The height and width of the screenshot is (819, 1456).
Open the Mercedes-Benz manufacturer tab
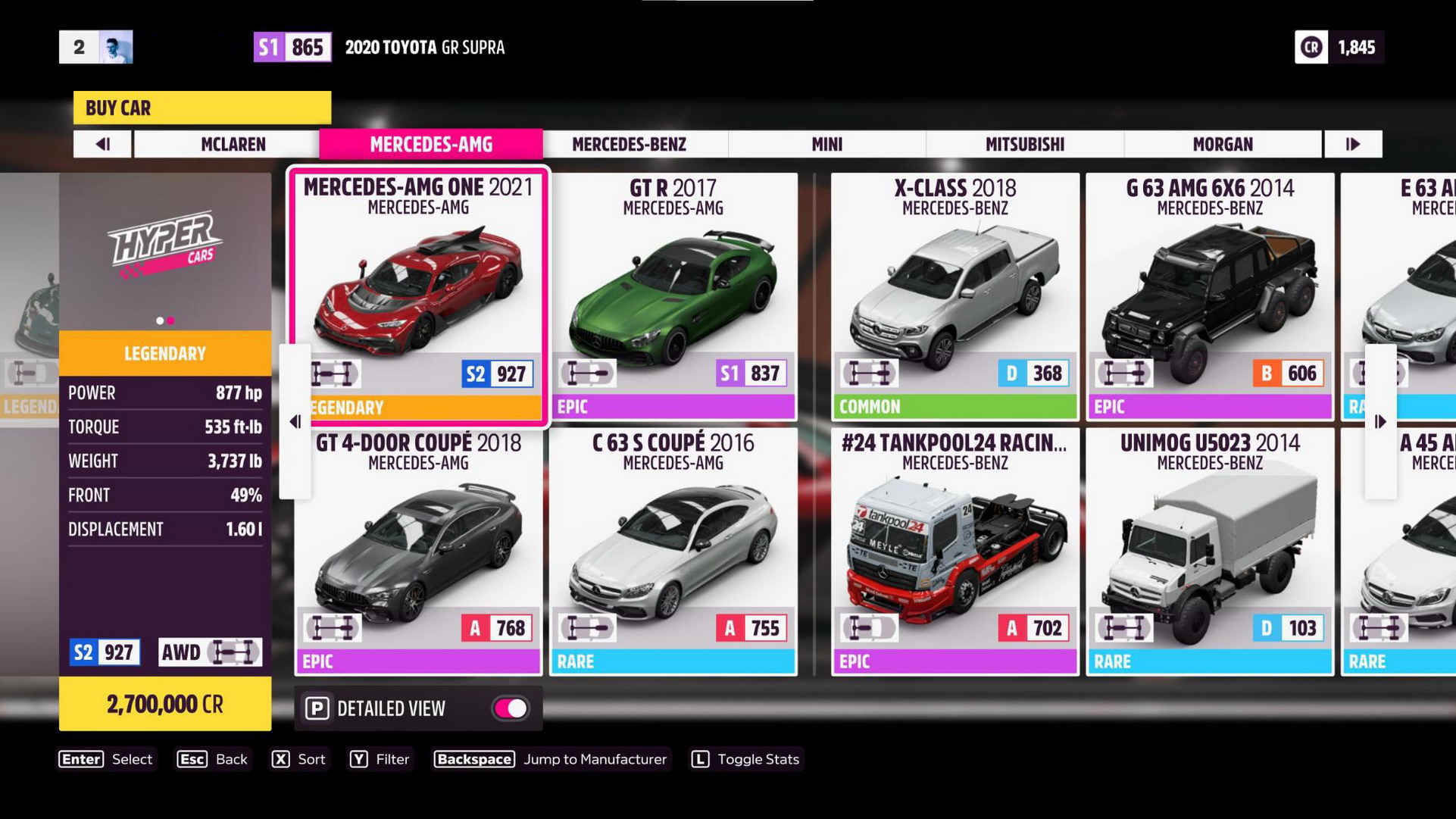tap(629, 144)
